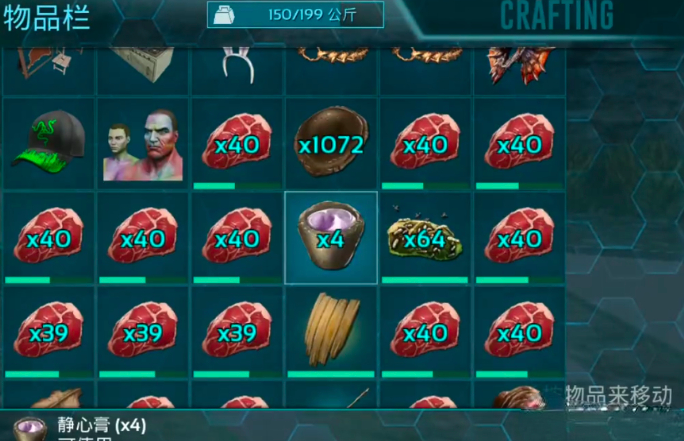This screenshot has width=684, height=441.
Task: Select the Calming Balm x4 slot
Action: point(331,236)
